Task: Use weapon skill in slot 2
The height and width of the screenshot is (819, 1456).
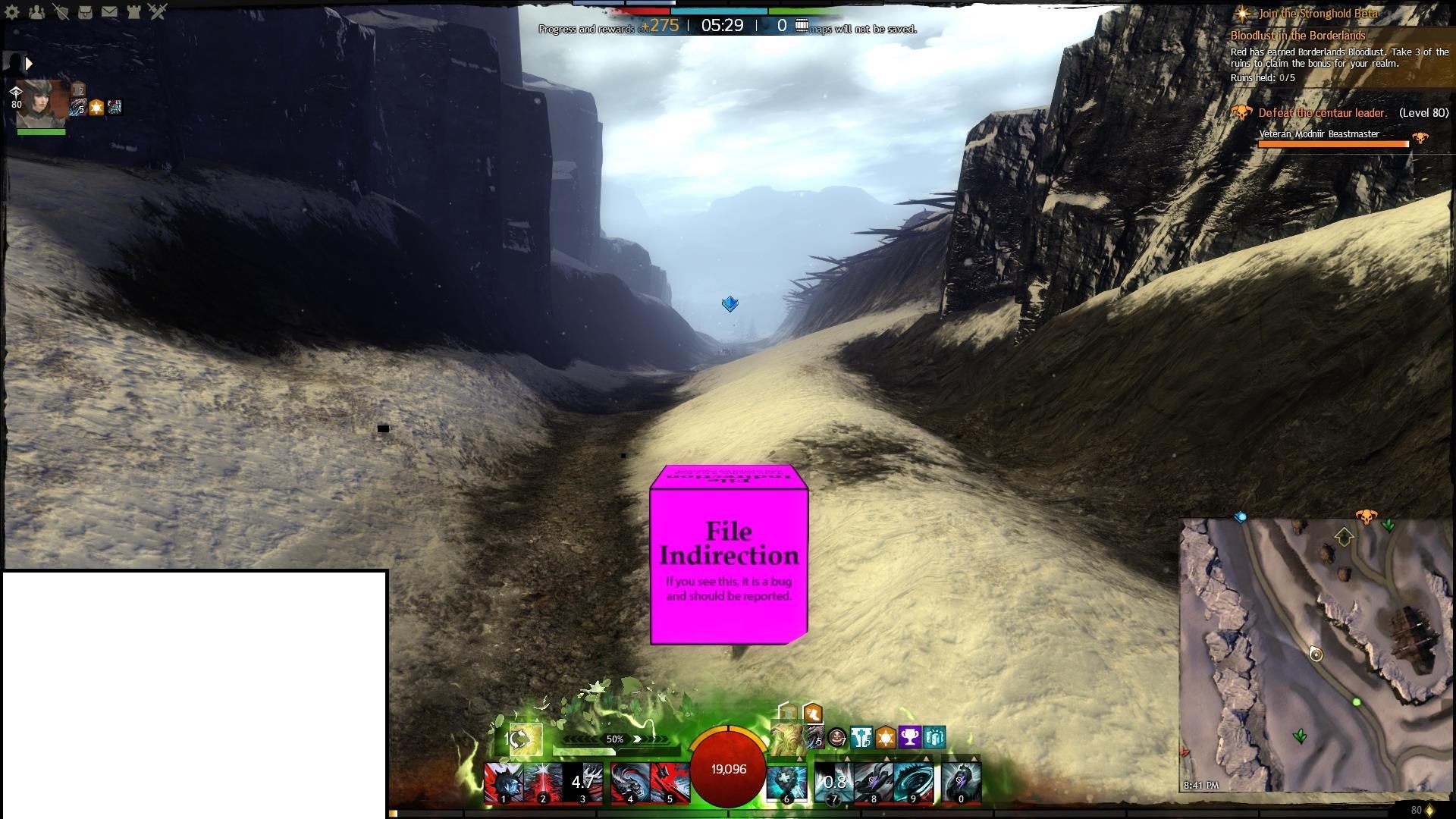Action: pos(544,783)
